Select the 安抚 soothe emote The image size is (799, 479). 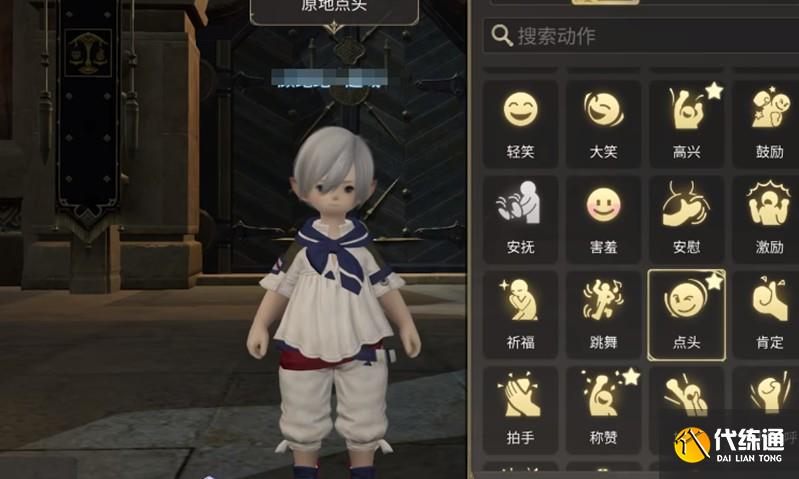pos(520,216)
